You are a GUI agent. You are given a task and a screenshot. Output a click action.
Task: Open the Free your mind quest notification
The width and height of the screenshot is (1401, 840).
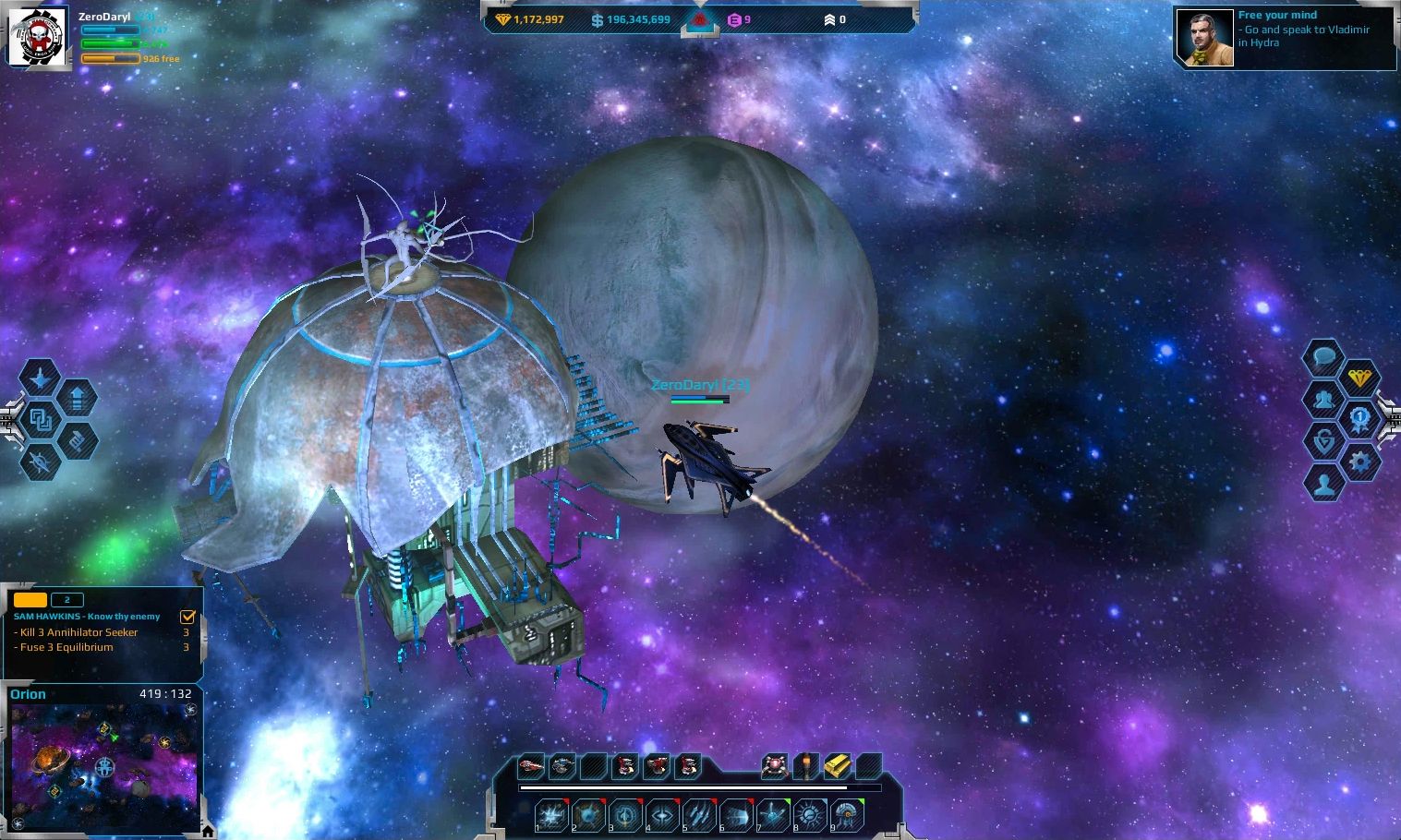tap(1285, 38)
